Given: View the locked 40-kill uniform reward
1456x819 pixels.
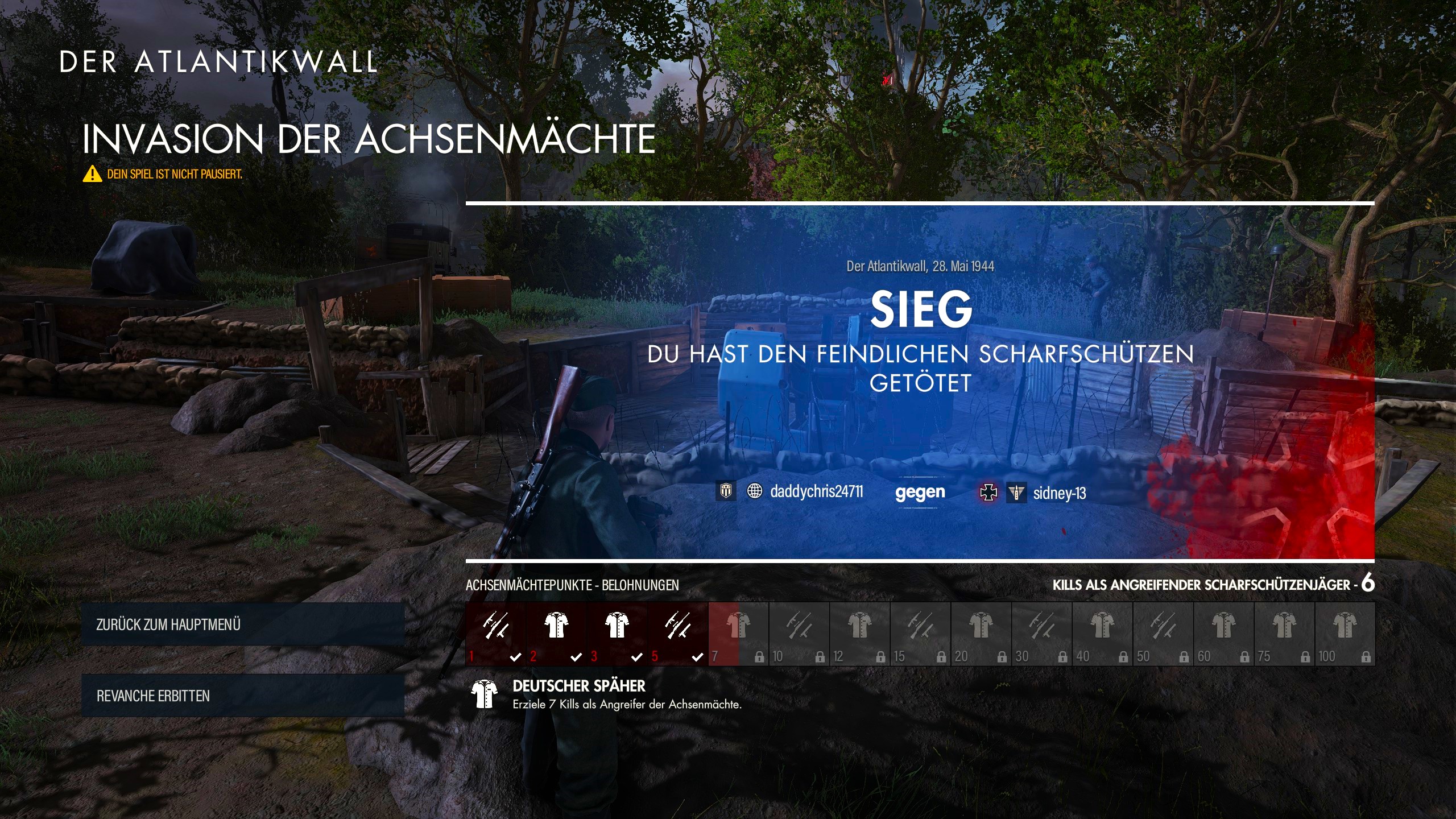Looking at the screenshot, I should pos(1103,633).
